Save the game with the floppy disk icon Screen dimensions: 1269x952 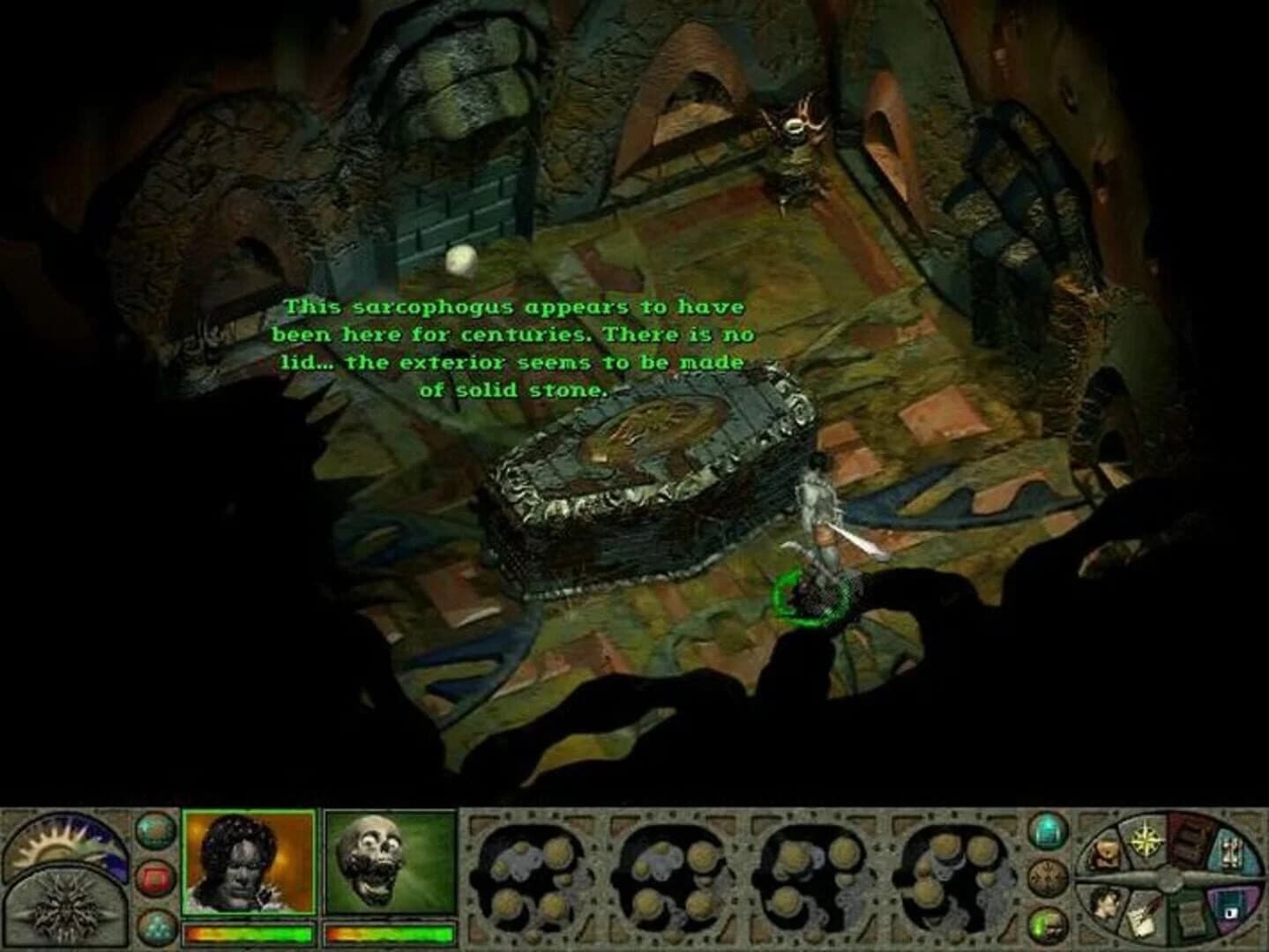click(1232, 911)
